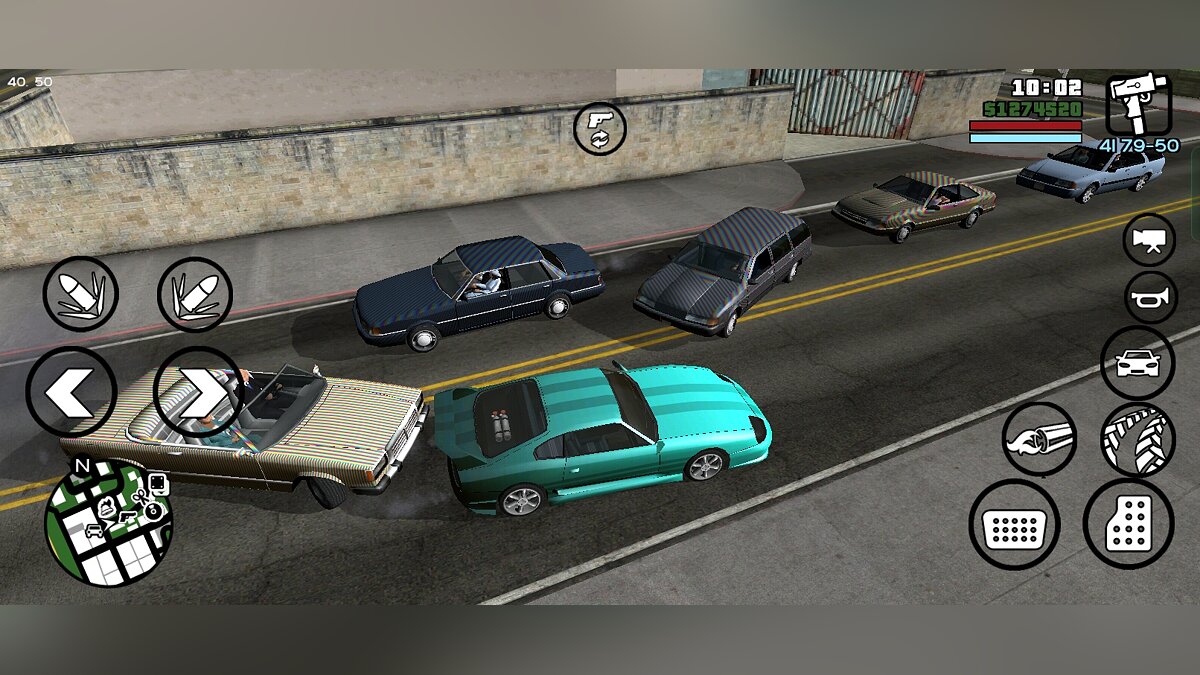The height and width of the screenshot is (675, 1200).
Task: Fire the right-side drive-by shooting button
Action: pyautogui.click(x=195, y=294)
